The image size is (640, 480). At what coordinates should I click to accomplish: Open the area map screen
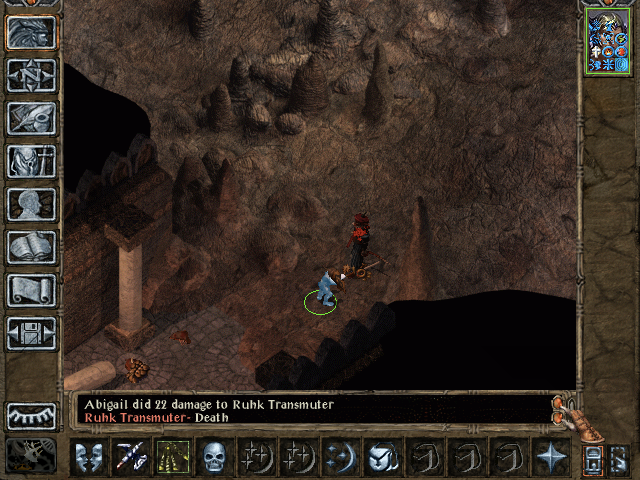tap(31, 75)
